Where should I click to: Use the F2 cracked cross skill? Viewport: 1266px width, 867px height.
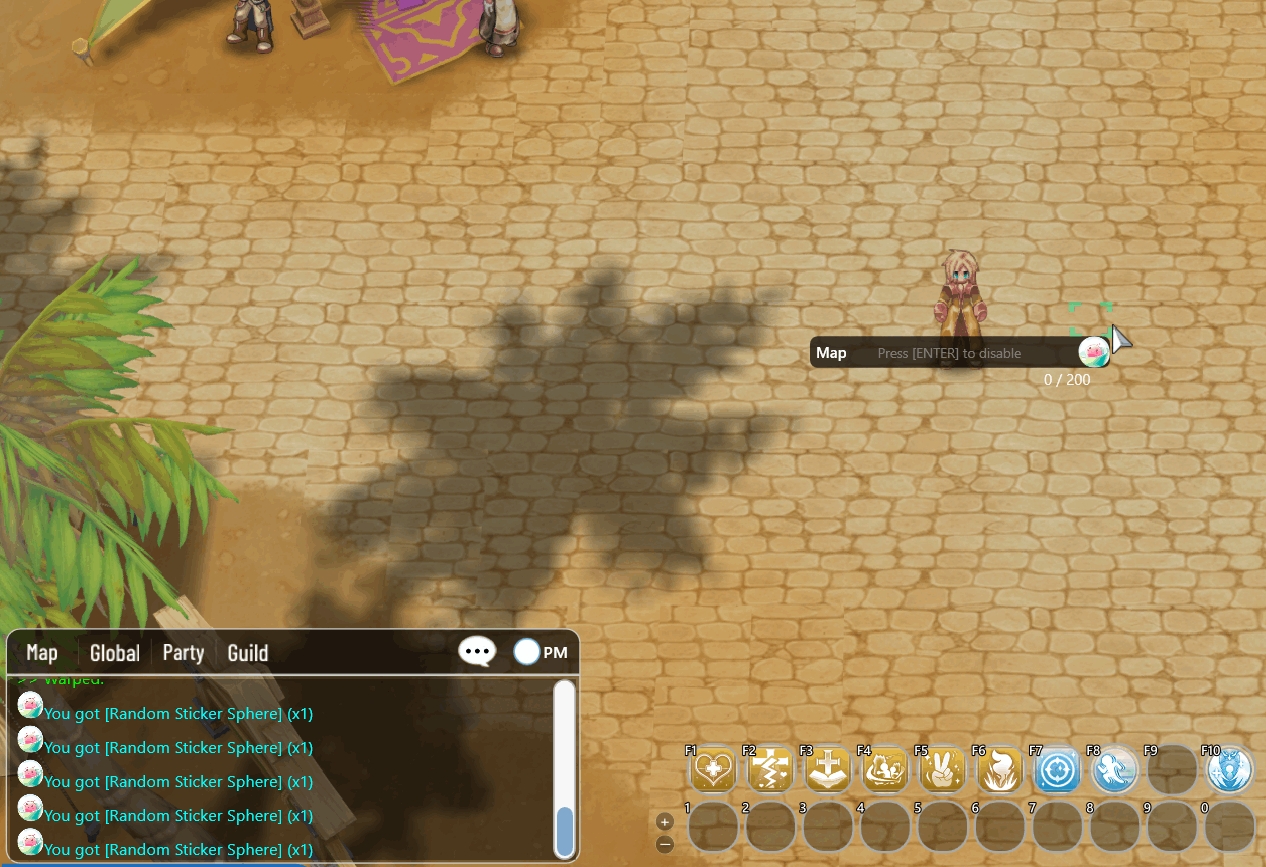point(771,771)
